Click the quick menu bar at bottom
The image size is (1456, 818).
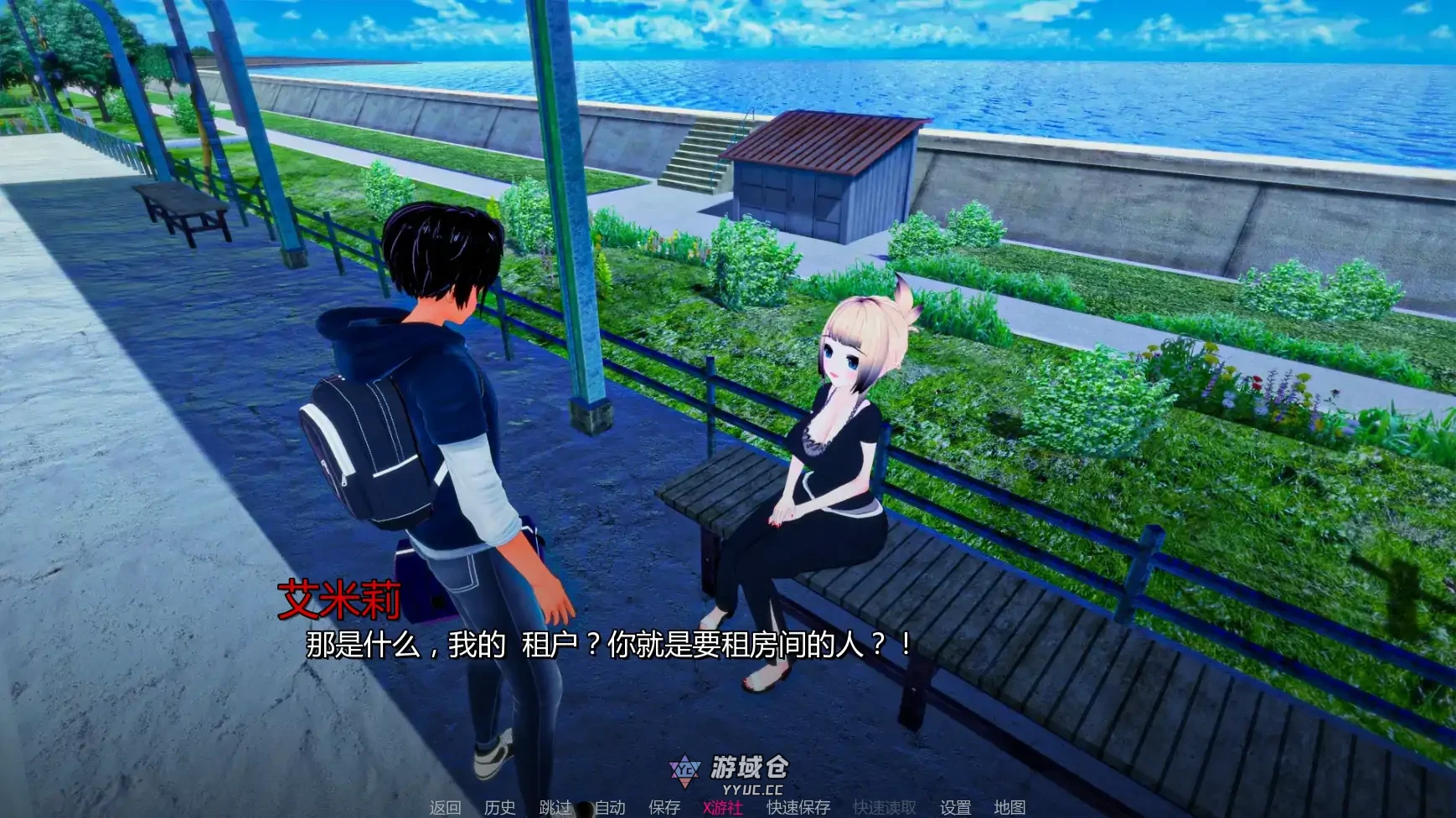click(729, 806)
